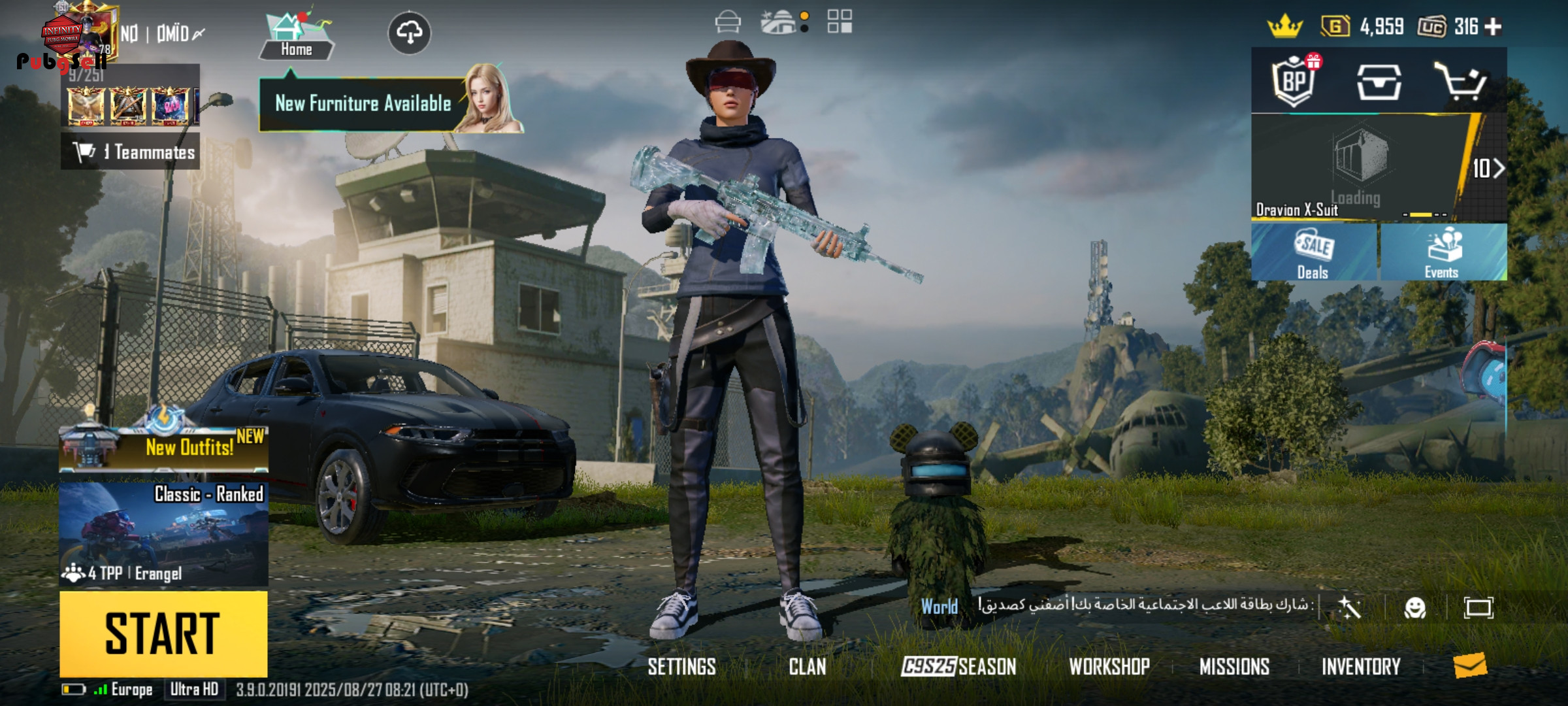Open the New Outfits banner

(163, 448)
